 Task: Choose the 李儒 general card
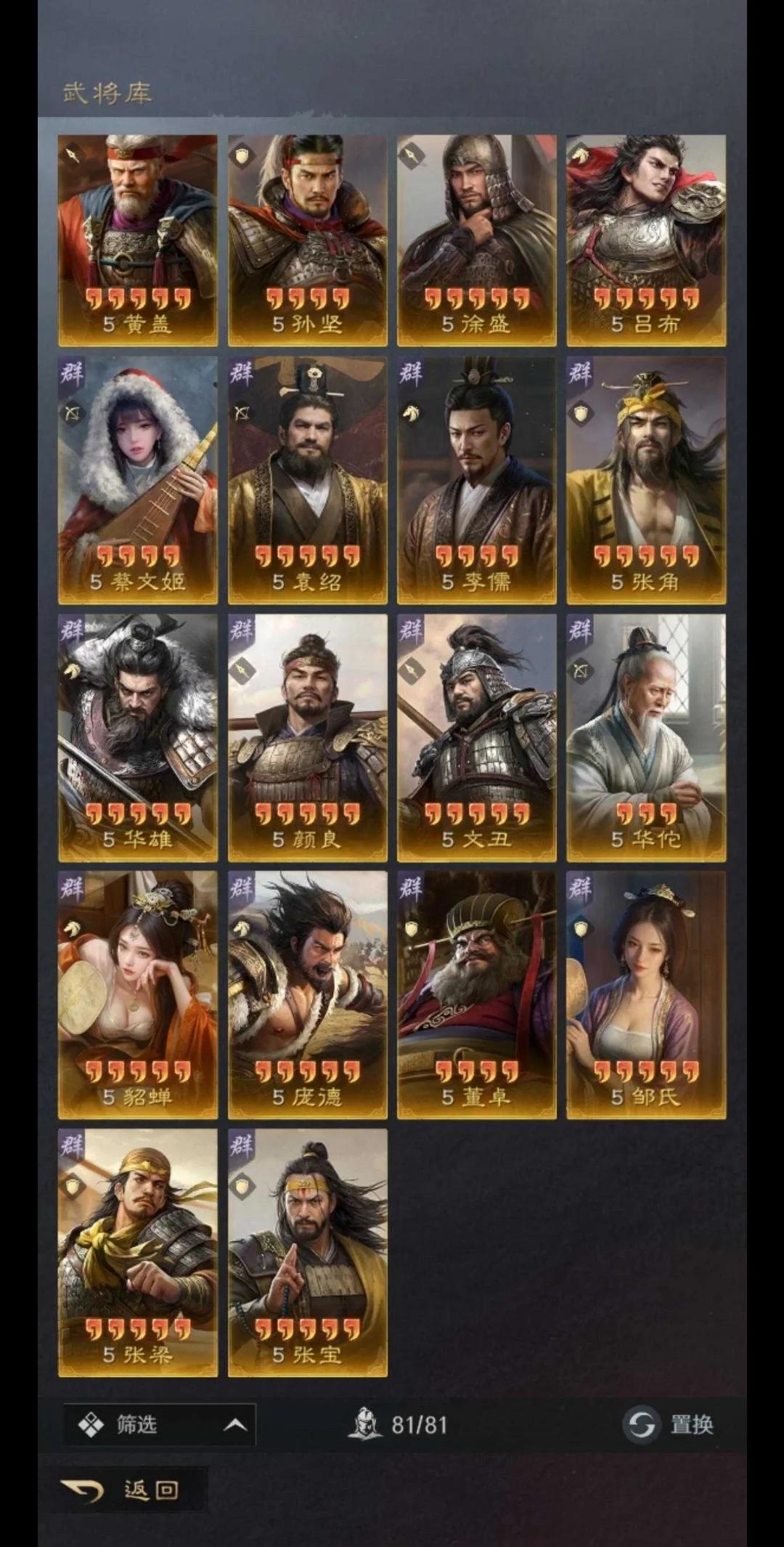point(477,480)
